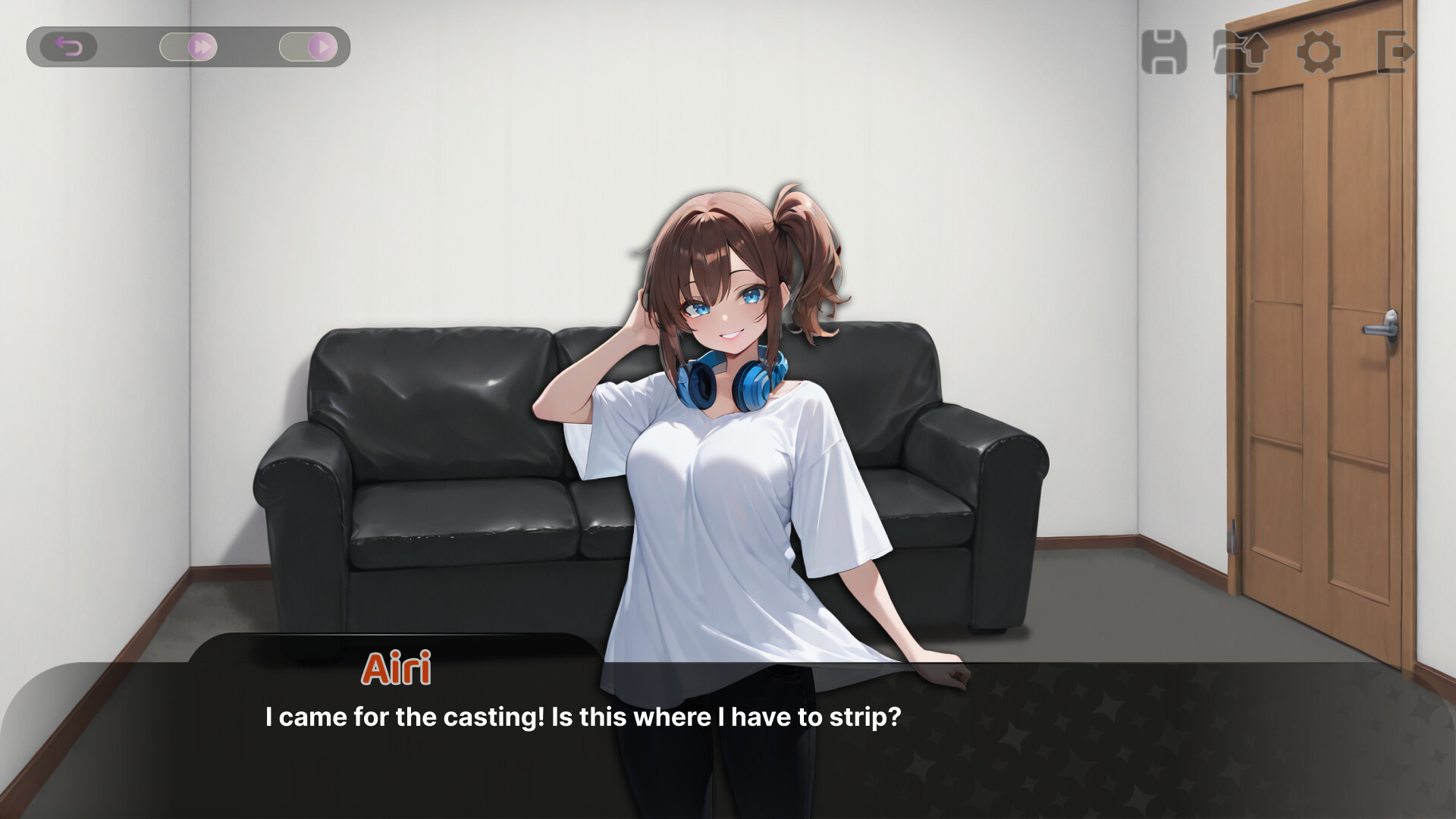Select the fast-forward skip icon
Screen dimensions: 1456x819
[202, 46]
